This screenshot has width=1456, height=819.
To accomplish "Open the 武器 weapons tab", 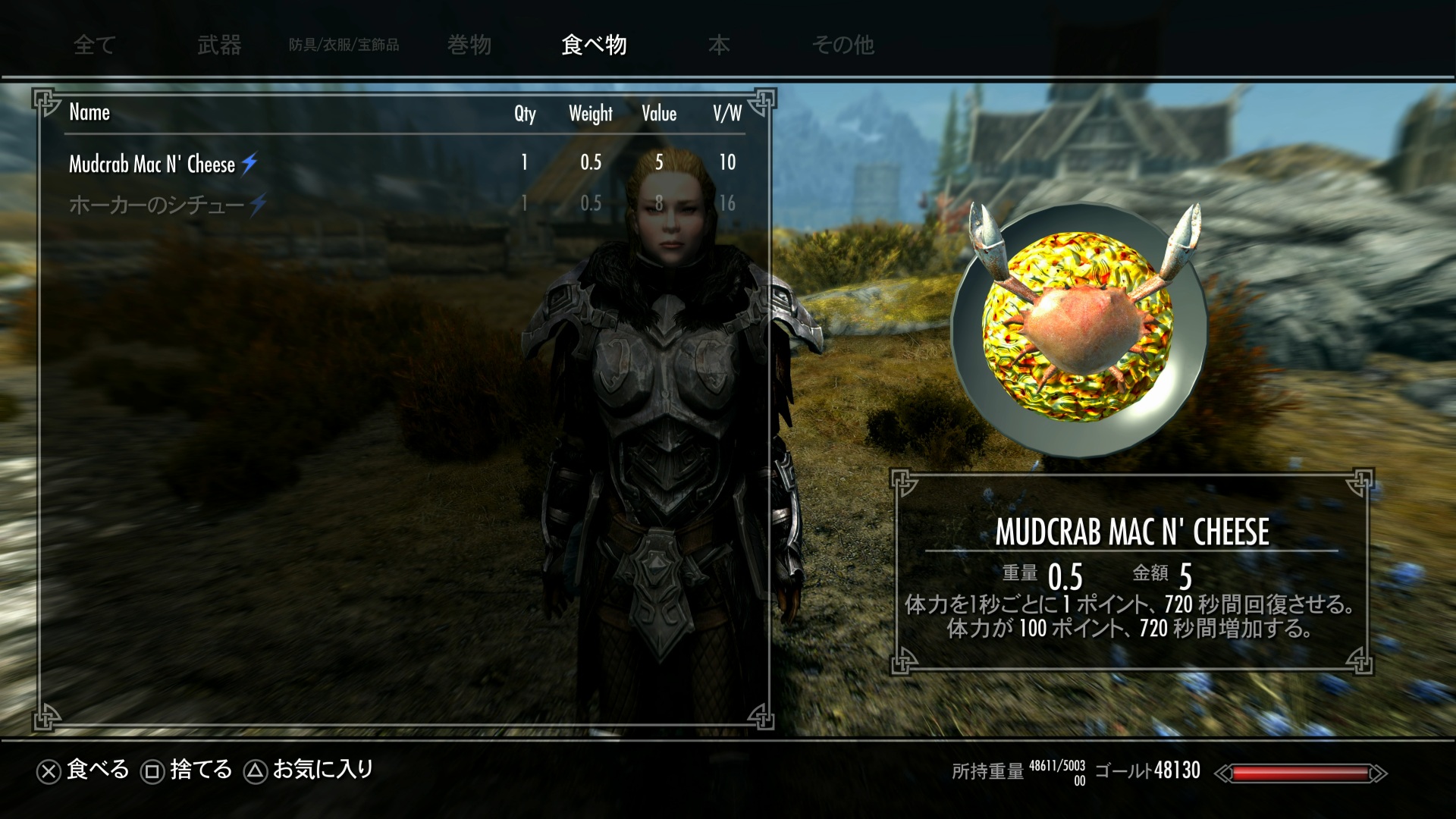I will coord(219,45).
